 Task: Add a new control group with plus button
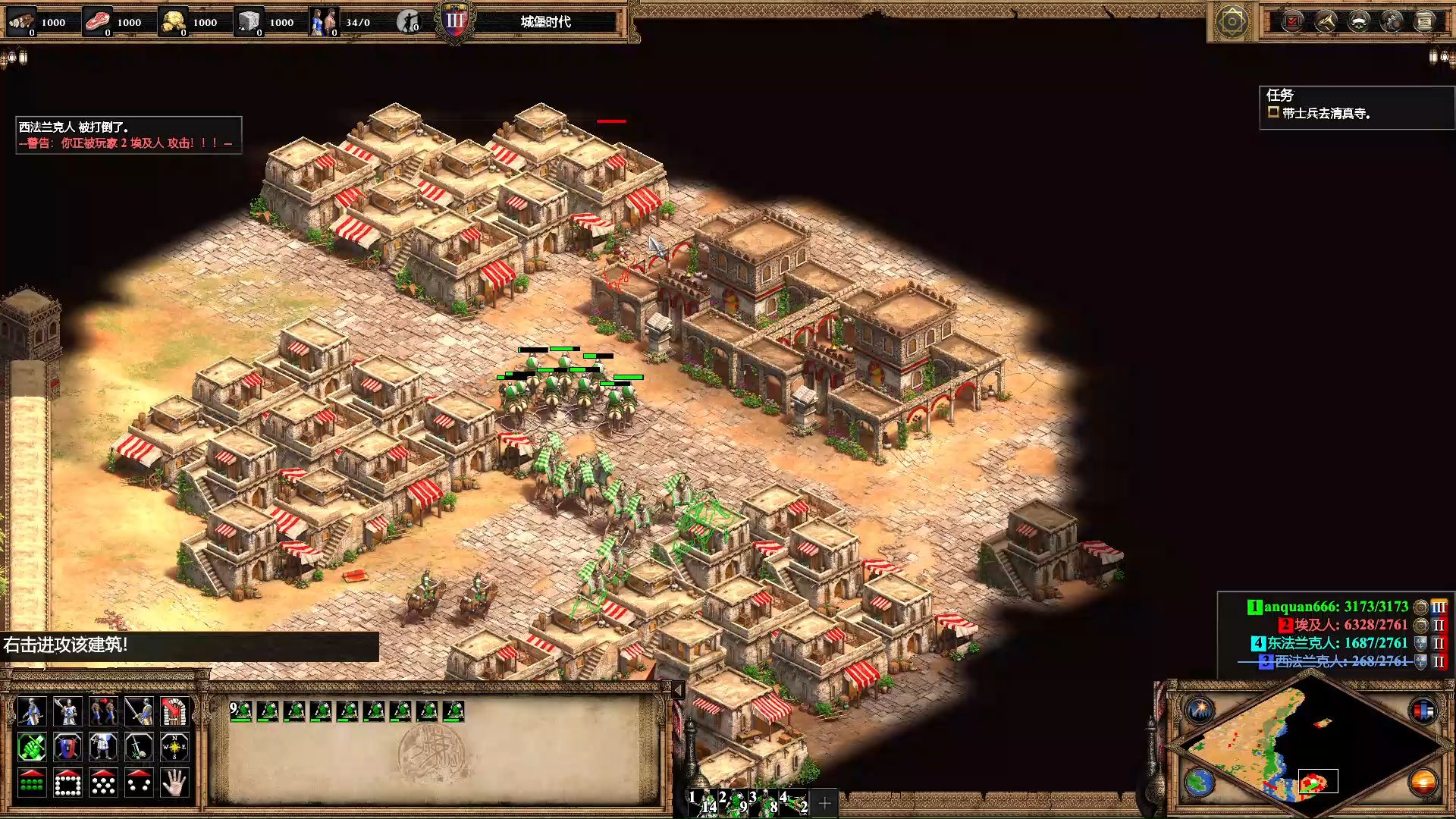click(x=825, y=802)
